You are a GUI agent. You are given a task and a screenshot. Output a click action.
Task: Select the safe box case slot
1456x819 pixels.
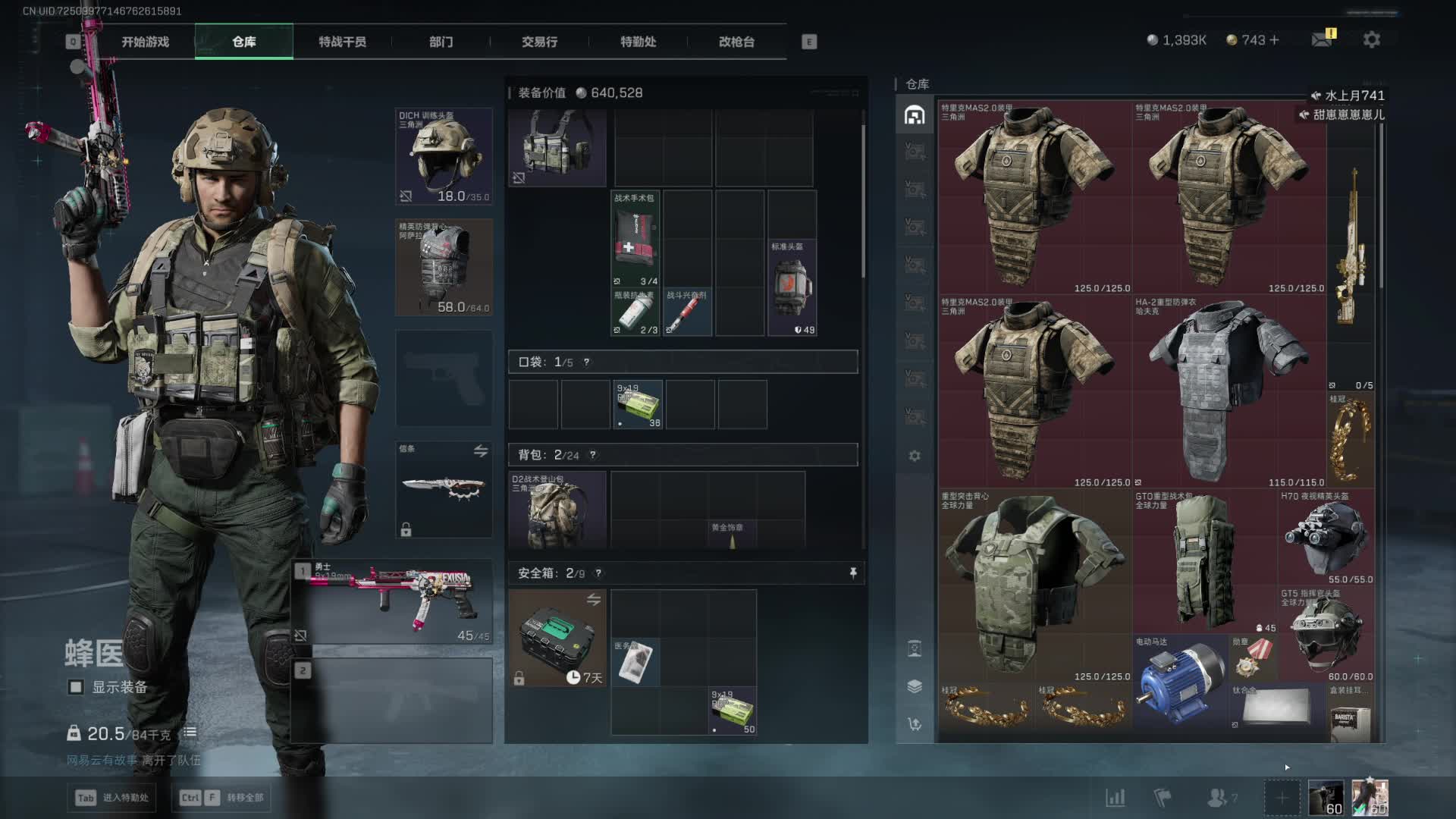[557, 639]
